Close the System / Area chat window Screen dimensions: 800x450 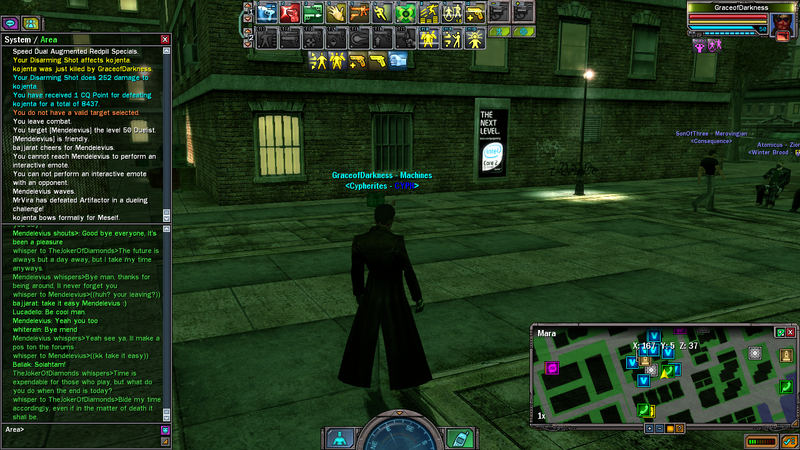tap(165, 39)
